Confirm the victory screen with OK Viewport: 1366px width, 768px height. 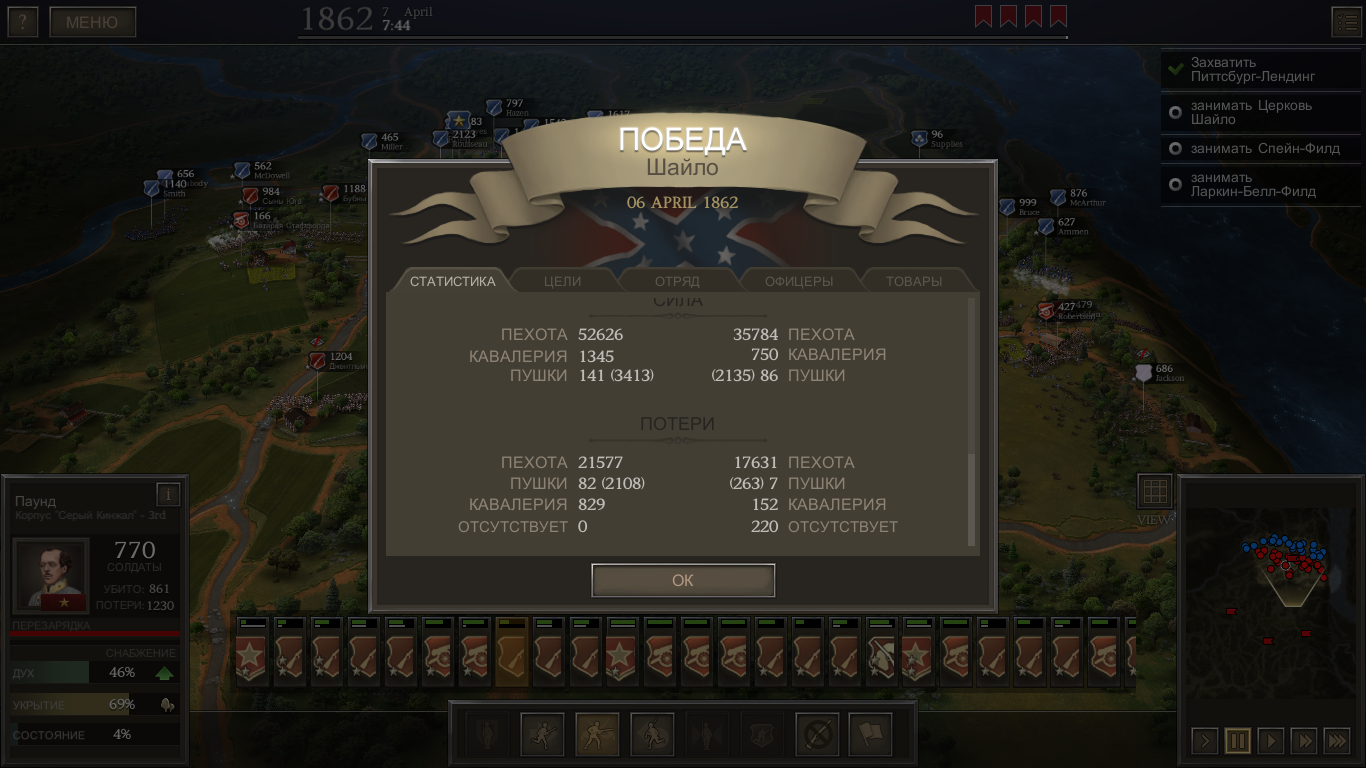[x=683, y=580]
